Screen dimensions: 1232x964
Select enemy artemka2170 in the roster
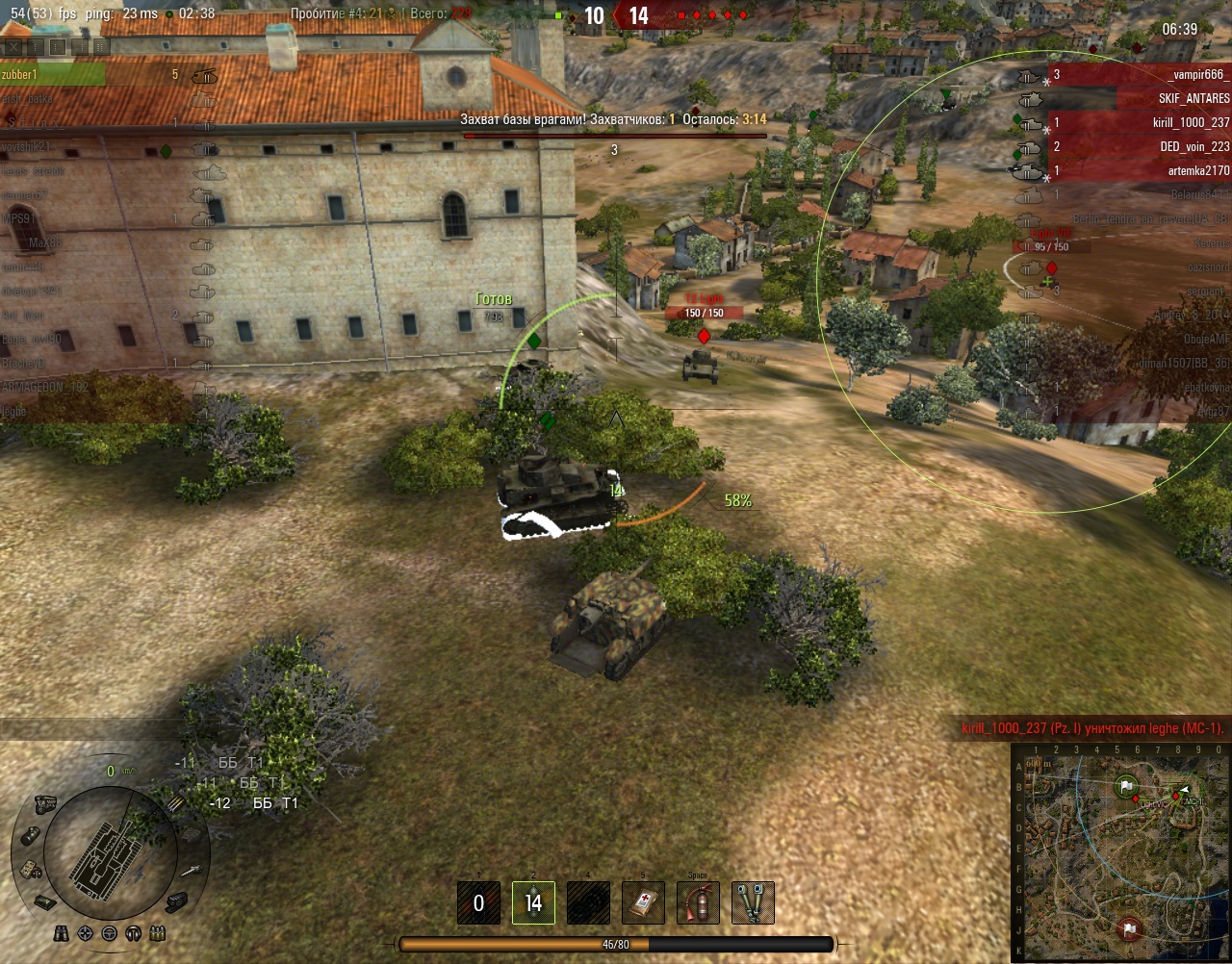pos(1198,170)
